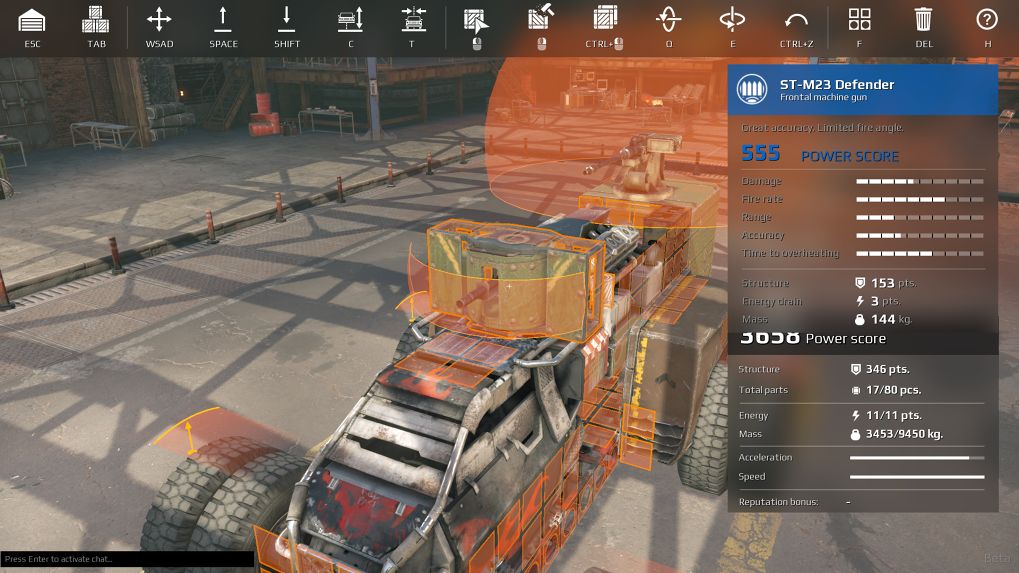Click the rotate around vertical ring icon
Viewport: 1019px width, 573px height.
coord(668,20)
